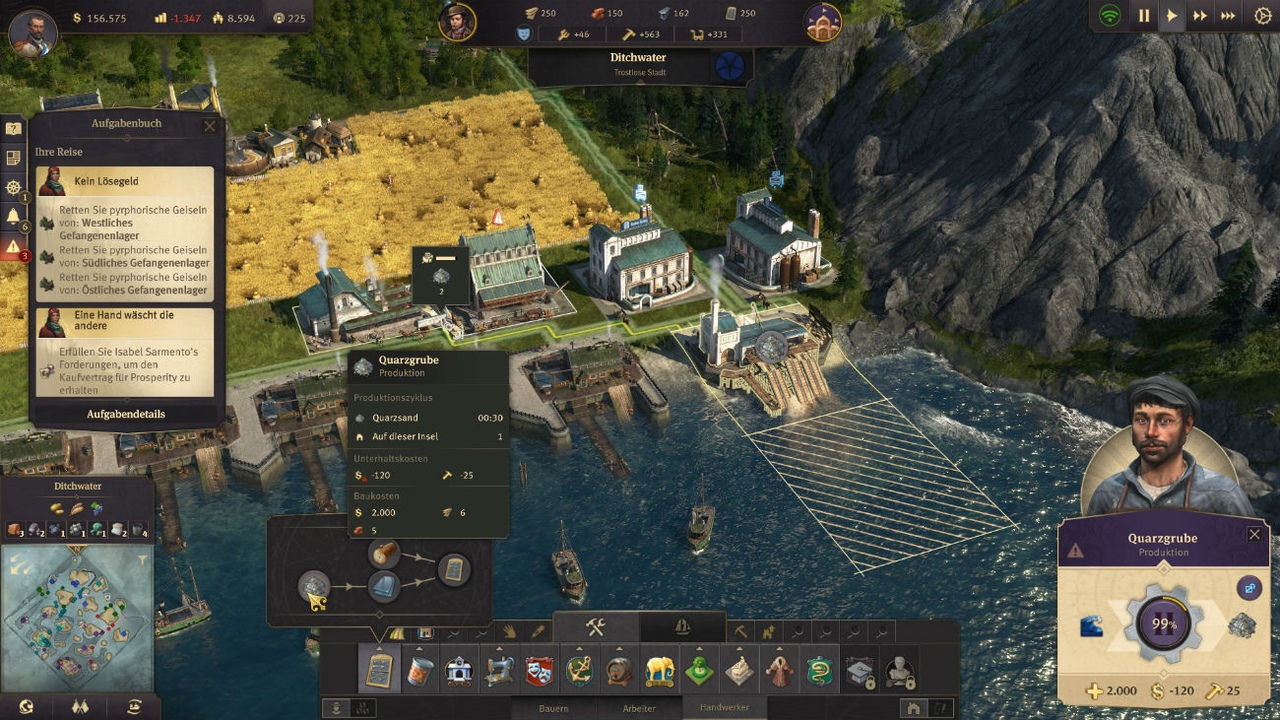Open the ship construction tab
This screenshot has height=720, width=1280.
(682, 627)
